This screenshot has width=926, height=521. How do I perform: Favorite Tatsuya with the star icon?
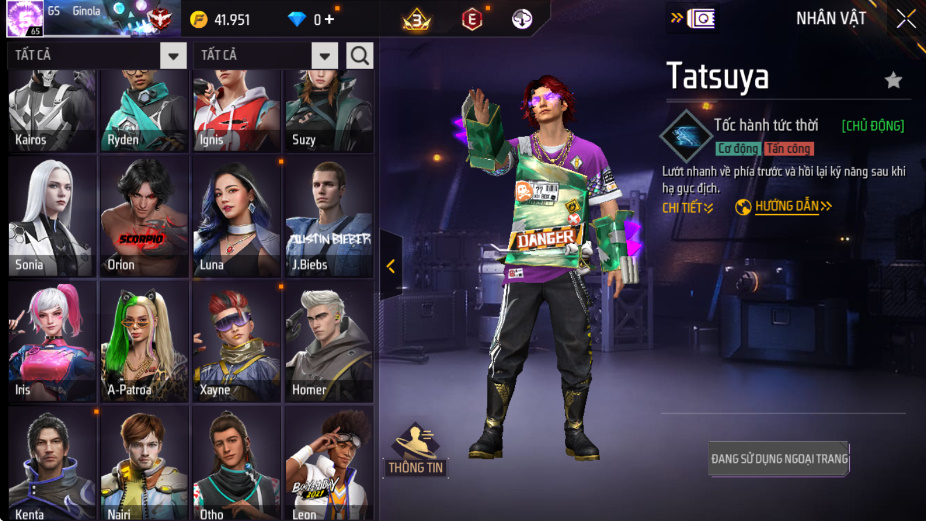(x=893, y=80)
